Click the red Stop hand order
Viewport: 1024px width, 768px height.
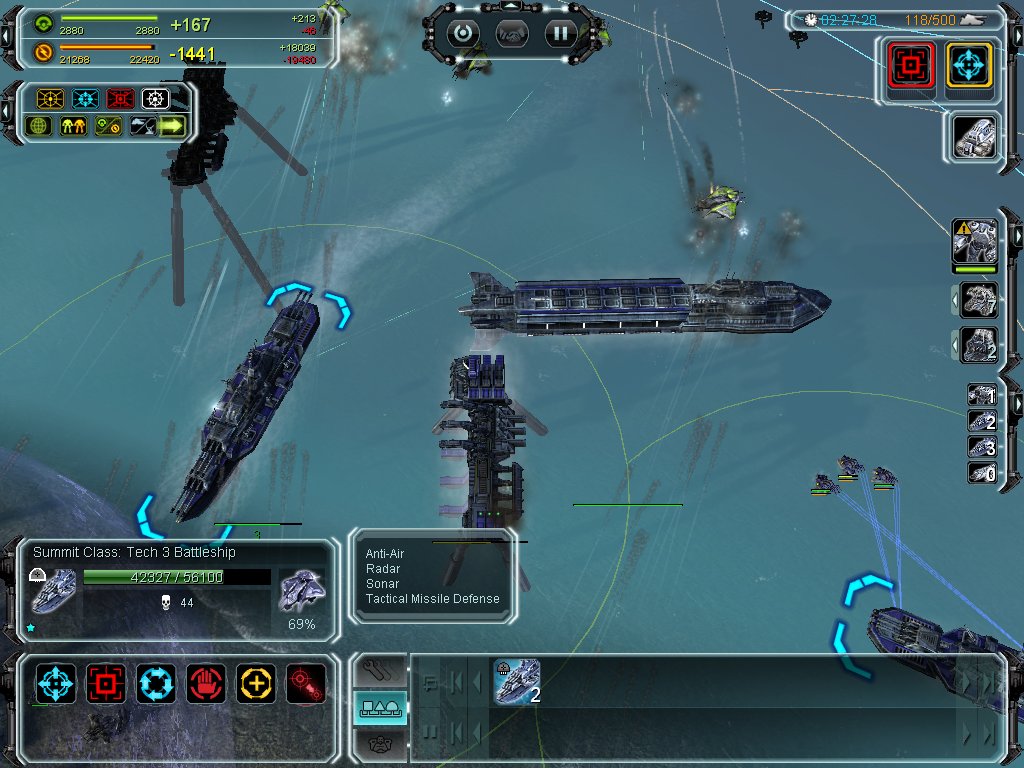click(x=206, y=683)
